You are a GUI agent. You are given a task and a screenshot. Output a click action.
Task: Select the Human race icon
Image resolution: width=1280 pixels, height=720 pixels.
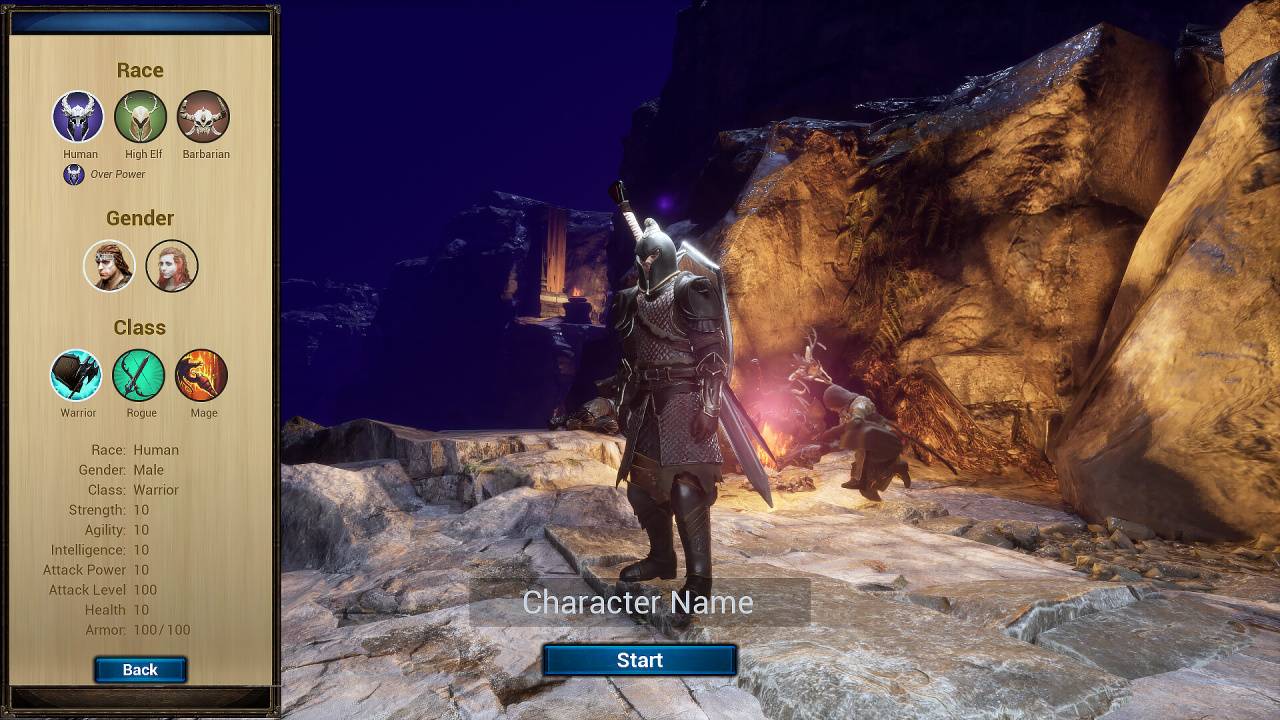pos(78,117)
